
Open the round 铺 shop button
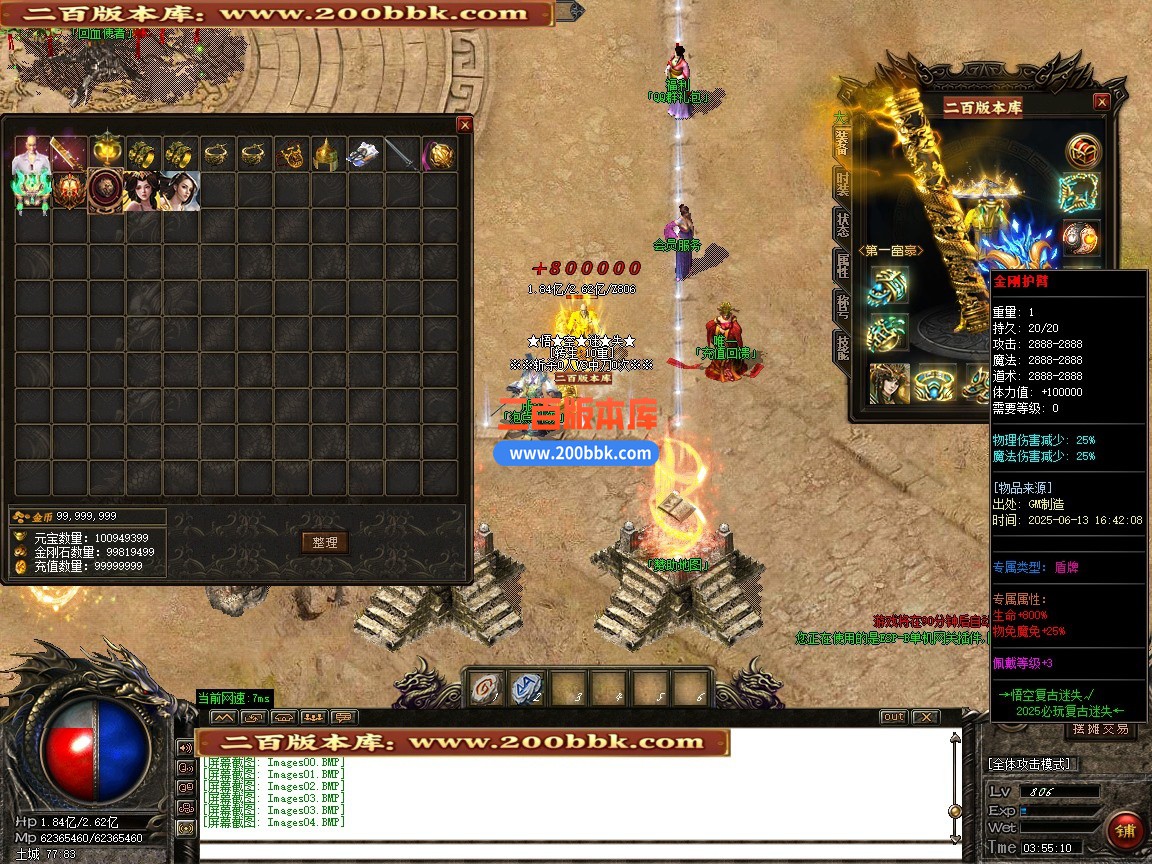(1126, 831)
